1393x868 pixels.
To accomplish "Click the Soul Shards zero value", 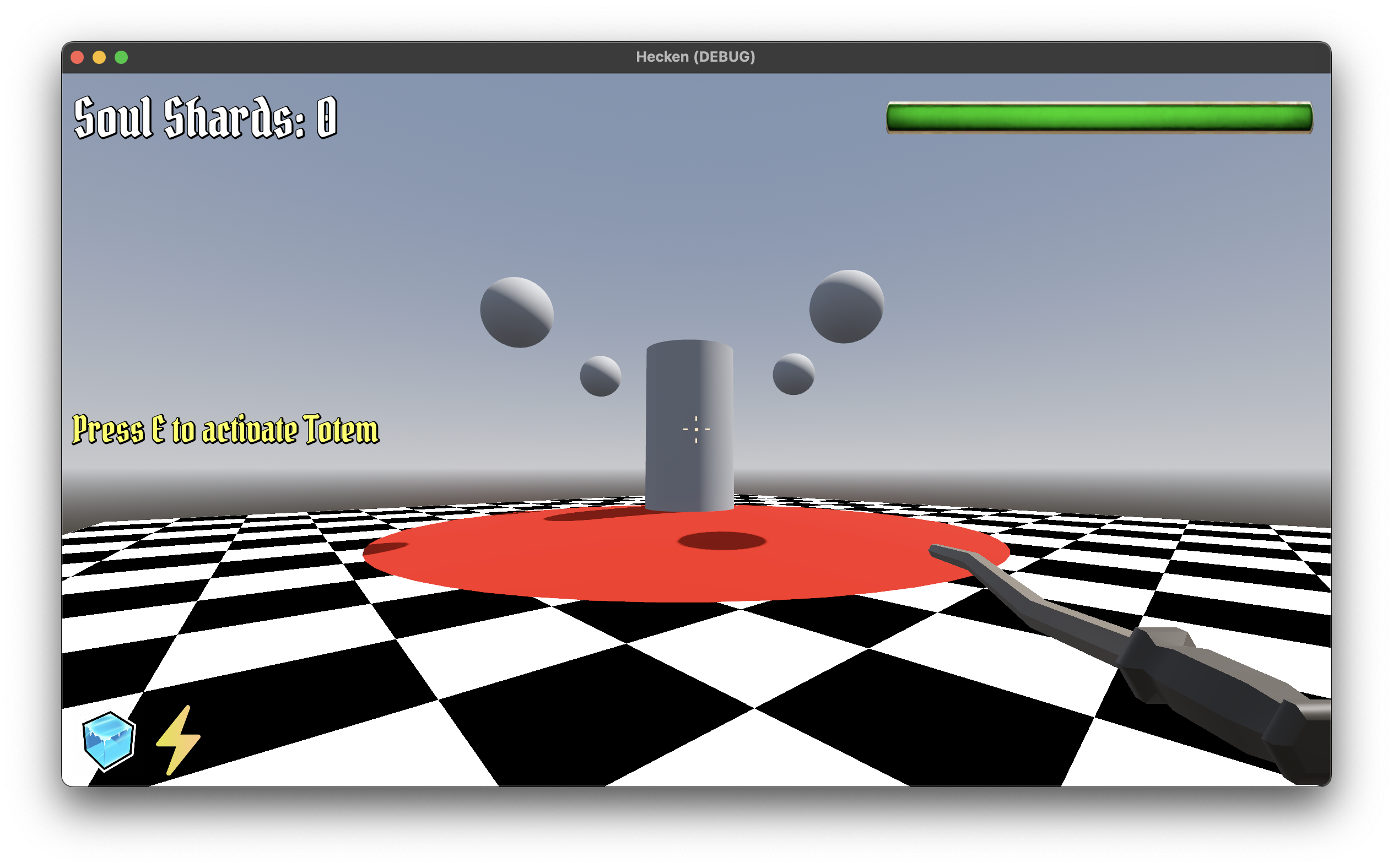I will pos(325,117).
